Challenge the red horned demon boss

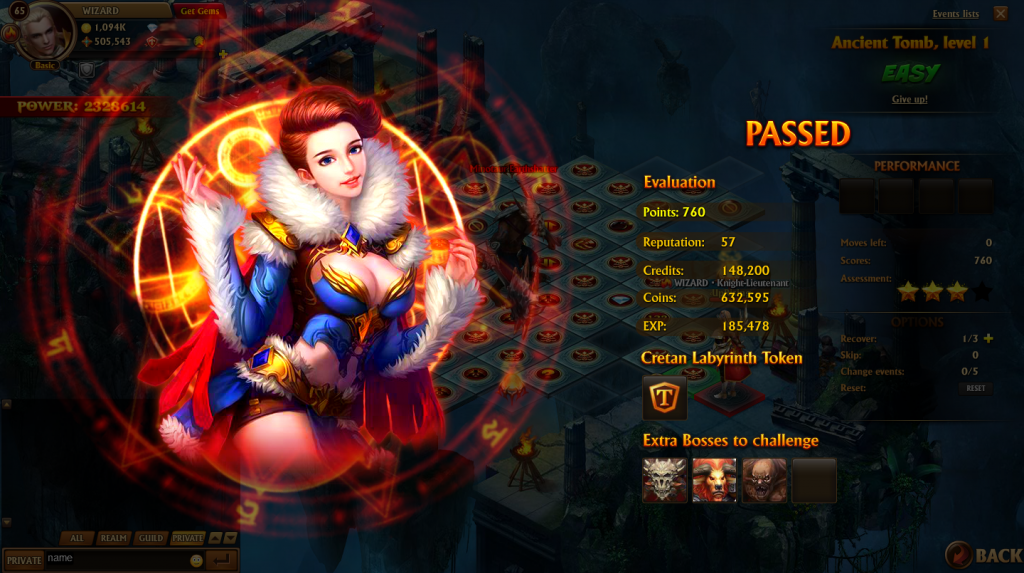tap(714, 480)
